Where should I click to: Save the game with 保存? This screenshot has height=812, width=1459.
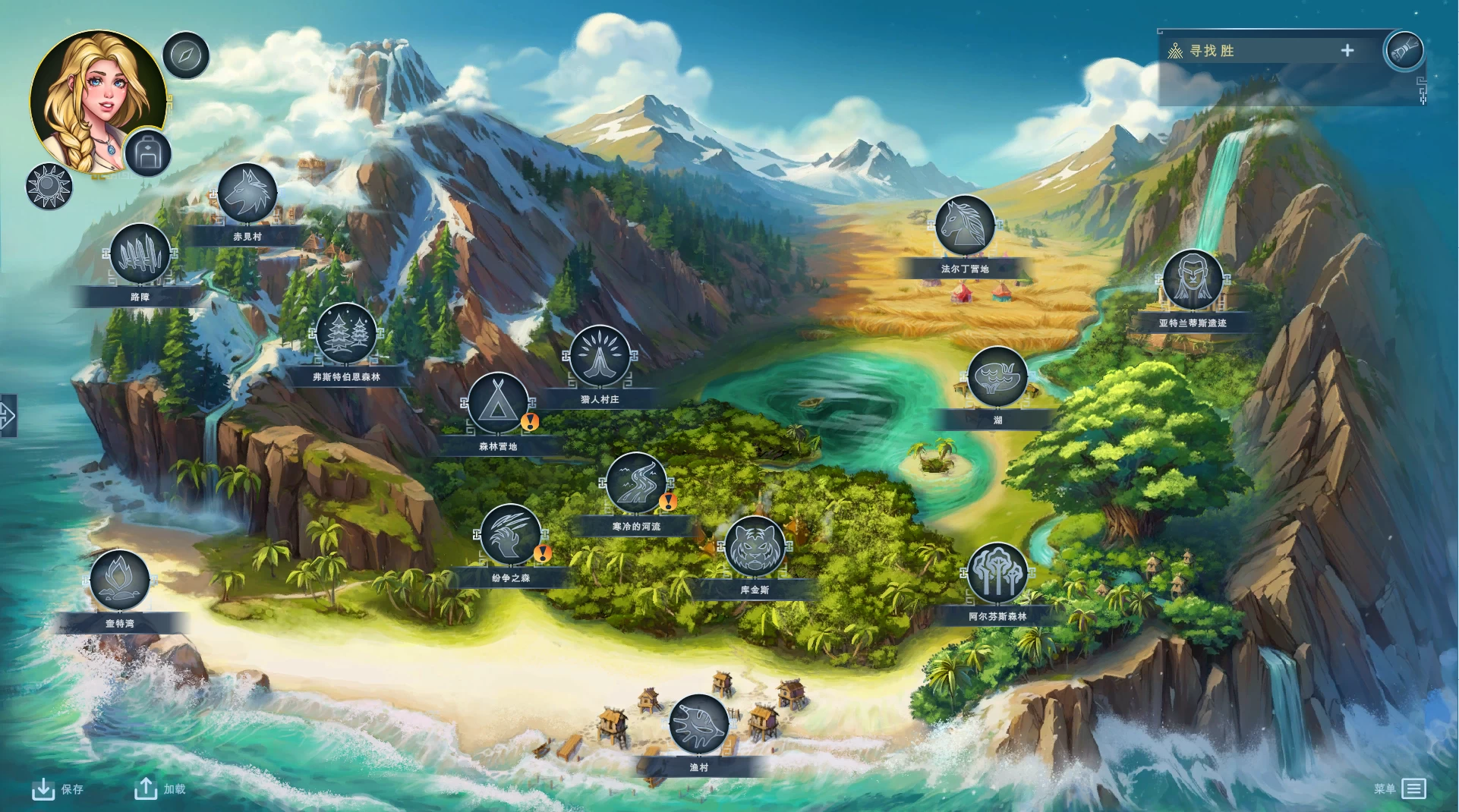click(58, 789)
